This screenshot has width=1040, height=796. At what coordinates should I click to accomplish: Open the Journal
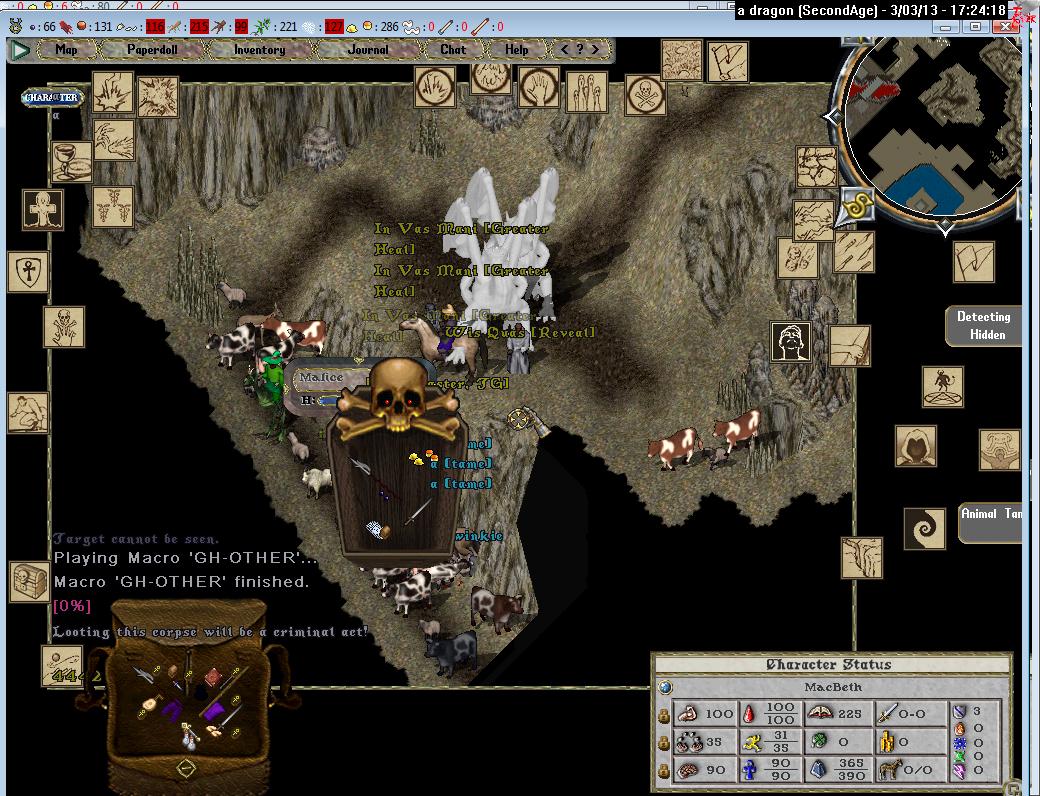(x=368, y=49)
